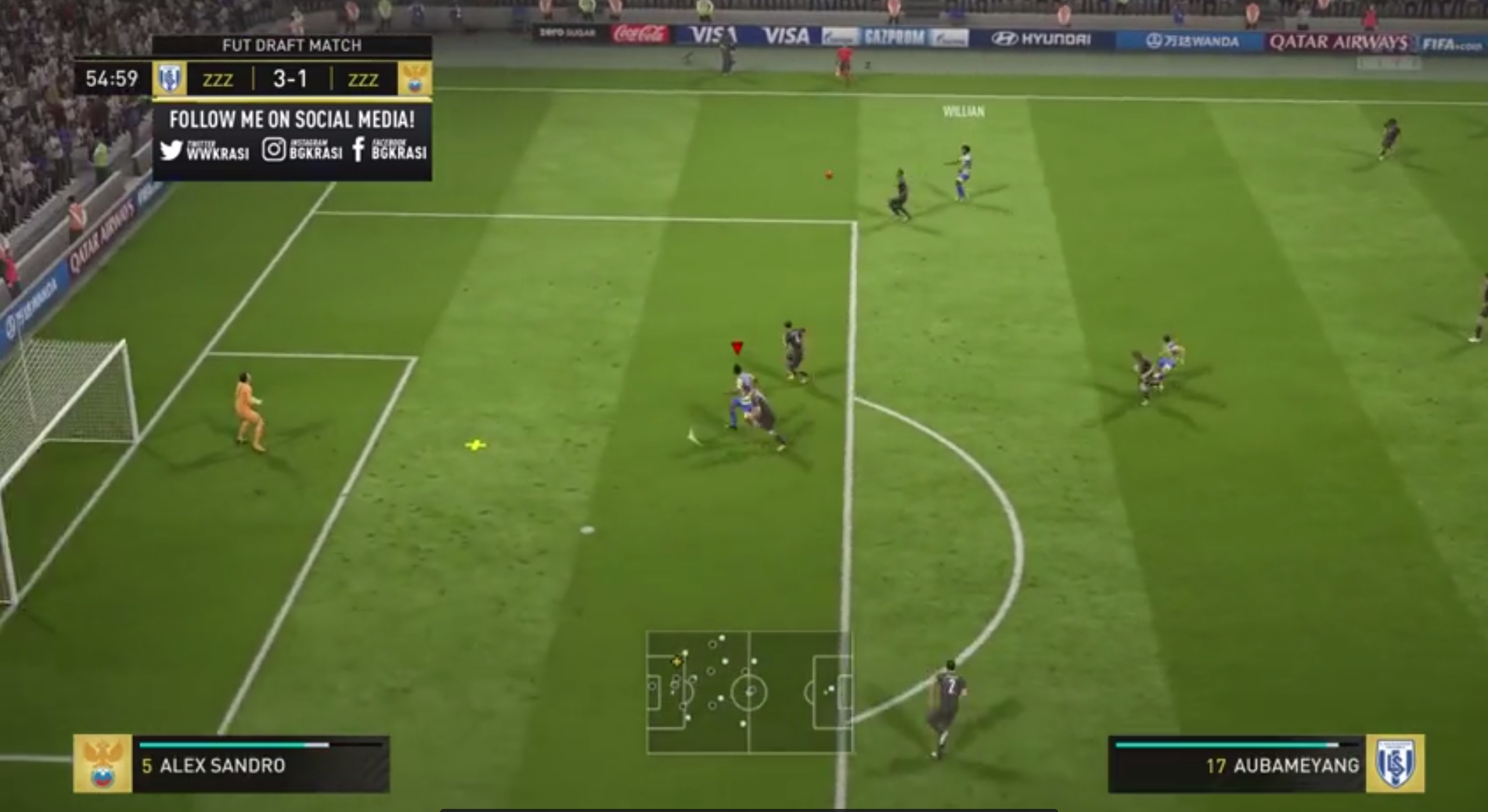Select the blue team crest on the scoreboard
Image resolution: width=1488 pixels, height=812 pixels.
[x=168, y=78]
